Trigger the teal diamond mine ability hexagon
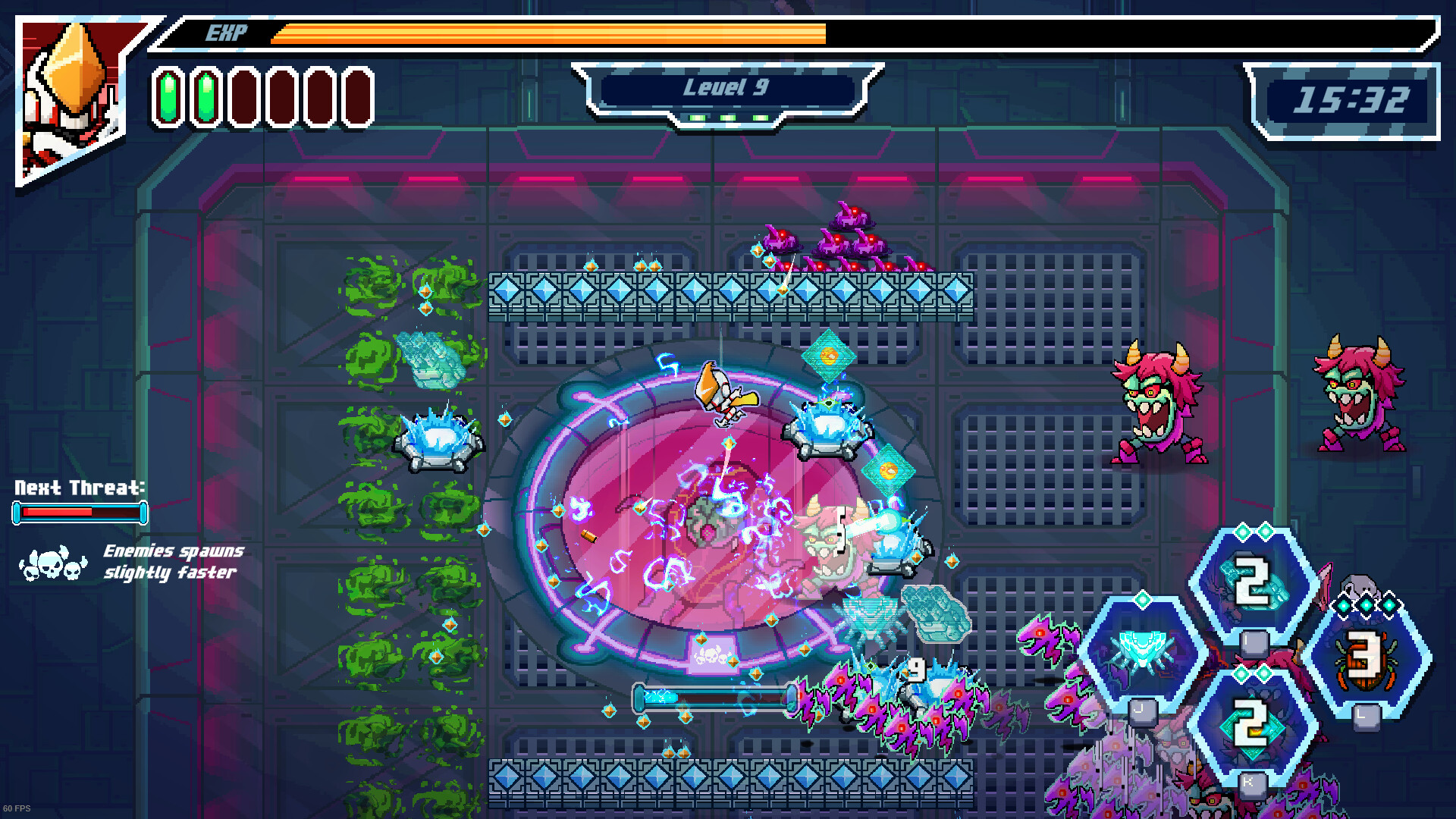The image size is (1456, 819). coord(1253,724)
